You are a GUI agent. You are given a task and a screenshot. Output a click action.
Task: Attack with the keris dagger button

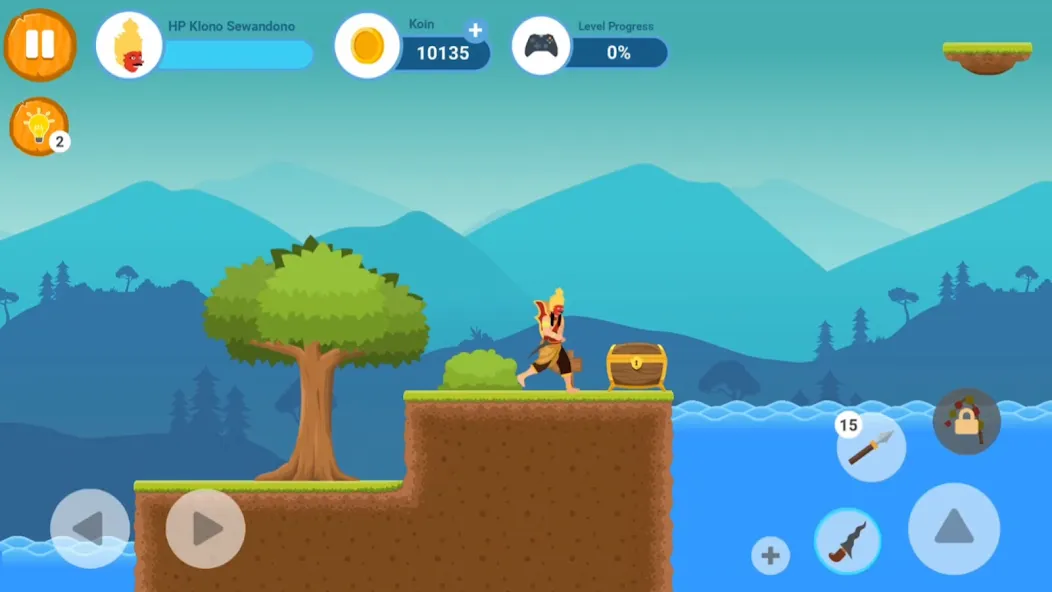(x=847, y=541)
